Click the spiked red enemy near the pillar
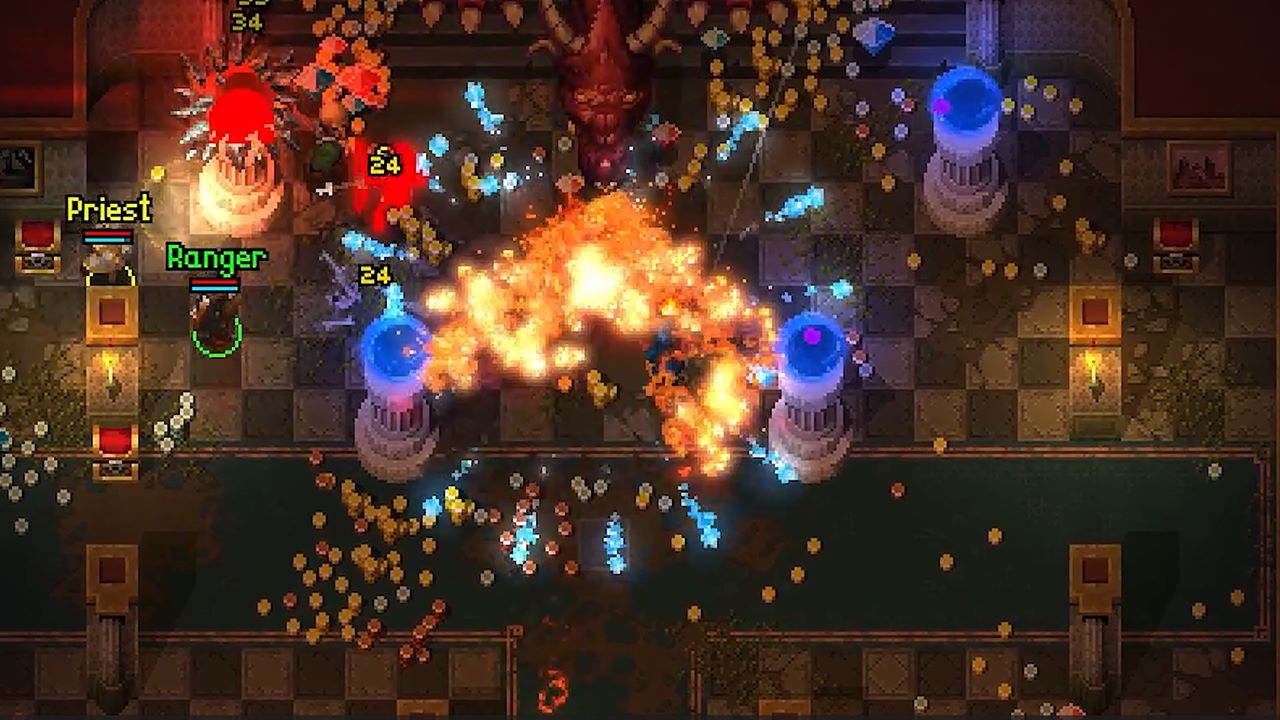 [x=240, y=110]
